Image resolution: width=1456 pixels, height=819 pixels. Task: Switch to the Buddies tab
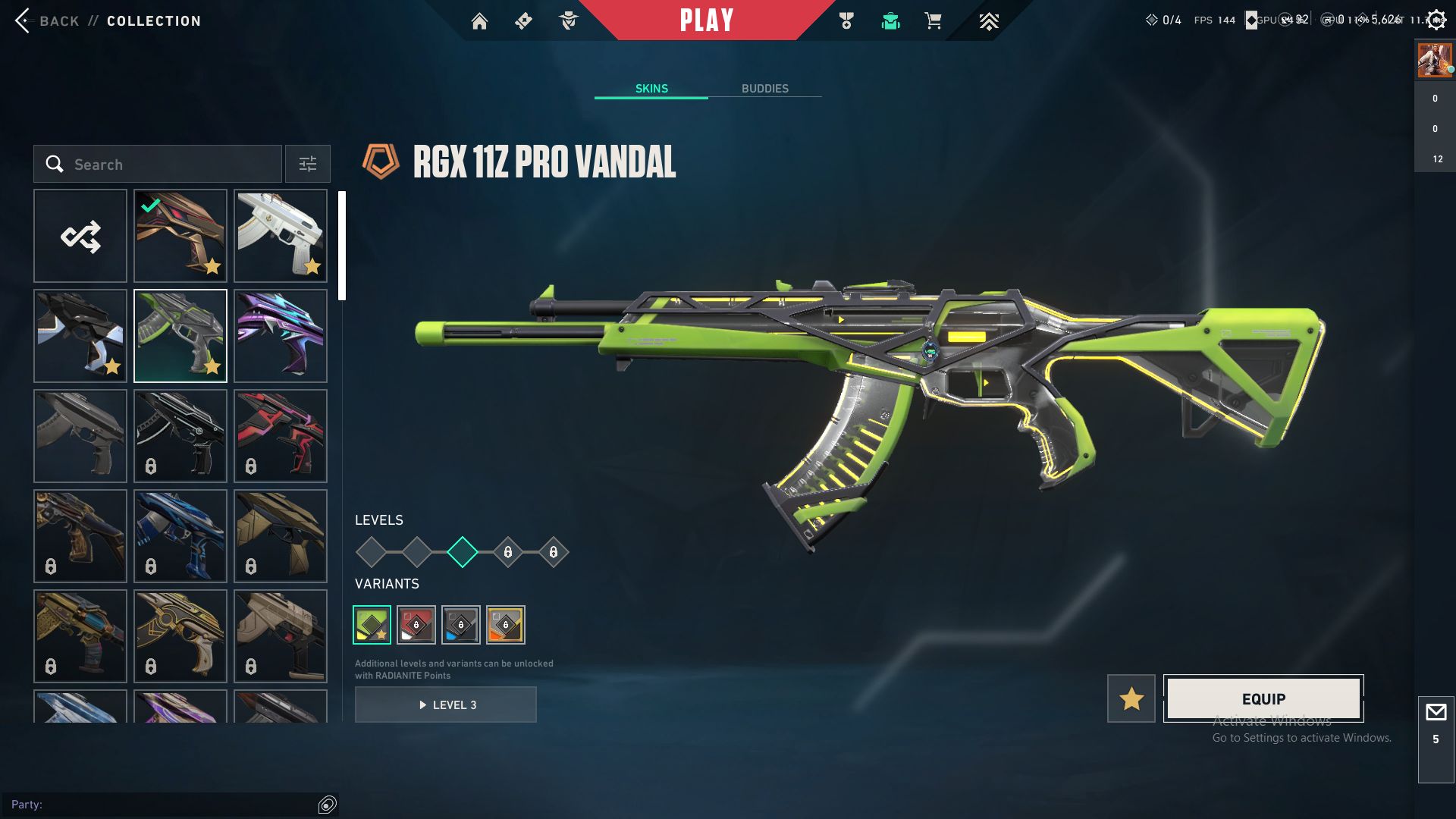[x=764, y=89]
